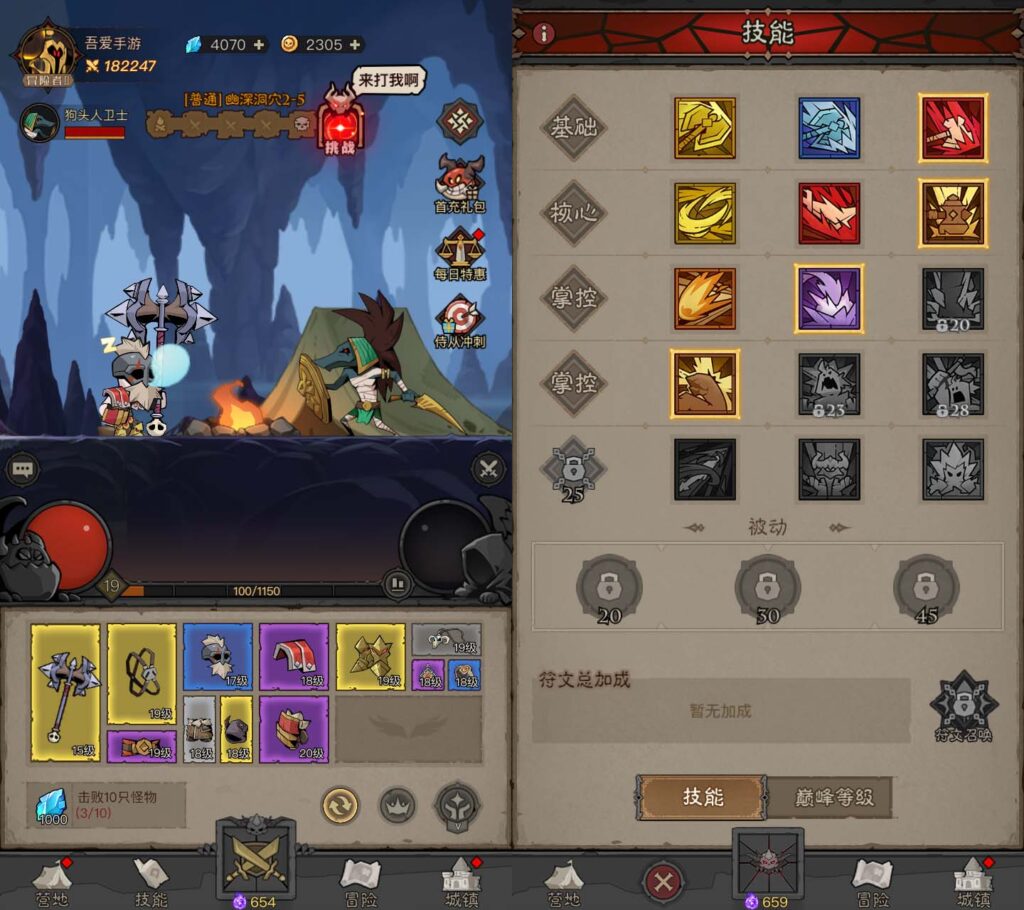Open the 首充礼包 first-recharge gift pack
This screenshot has height=910, width=1024.
click(459, 181)
